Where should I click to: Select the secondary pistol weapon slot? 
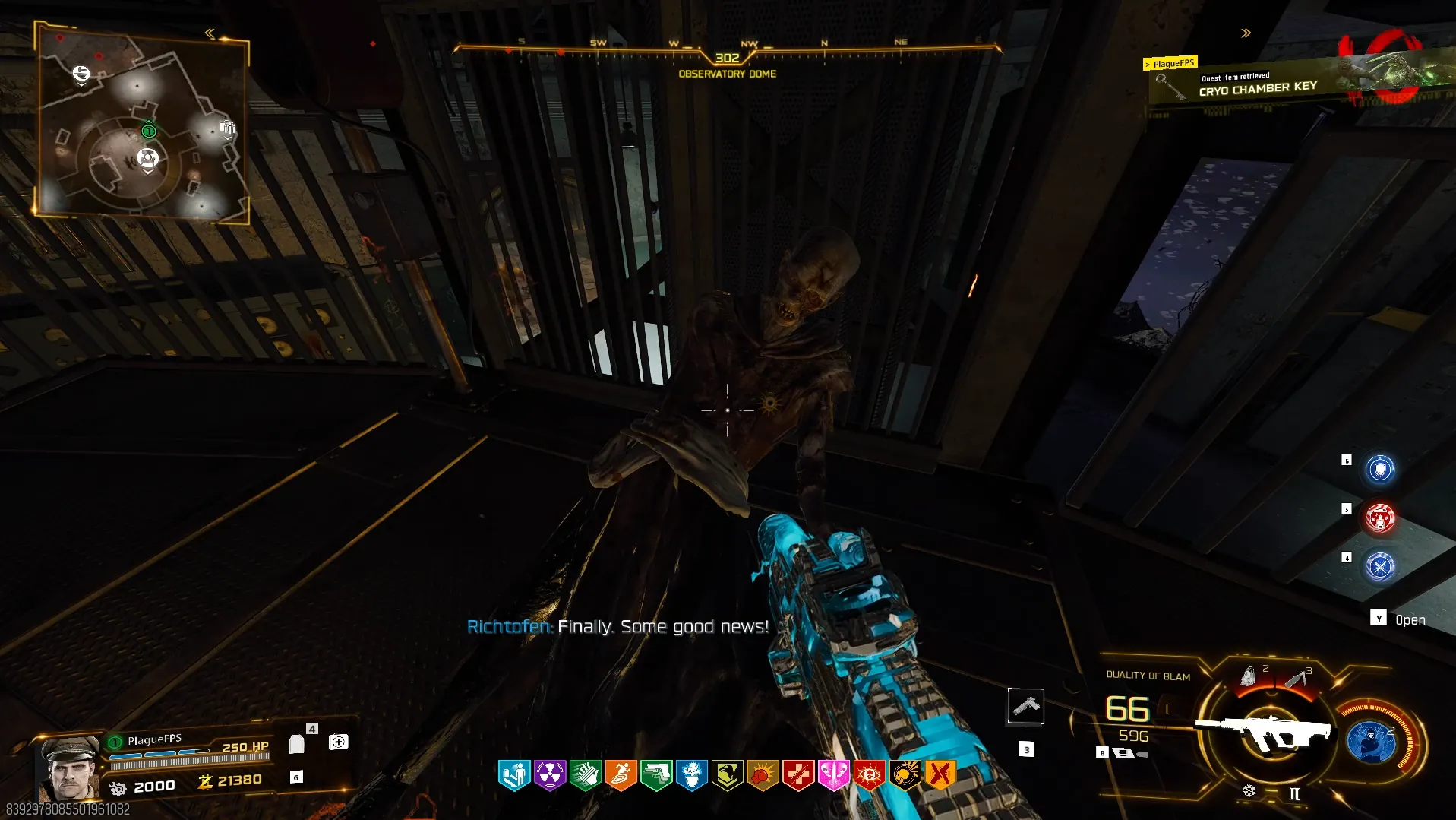1025,706
